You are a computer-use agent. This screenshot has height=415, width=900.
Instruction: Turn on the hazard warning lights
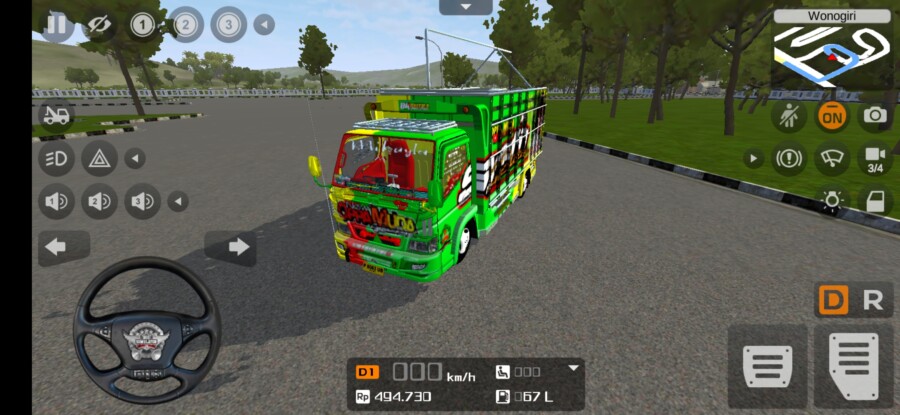pos(99,158)
